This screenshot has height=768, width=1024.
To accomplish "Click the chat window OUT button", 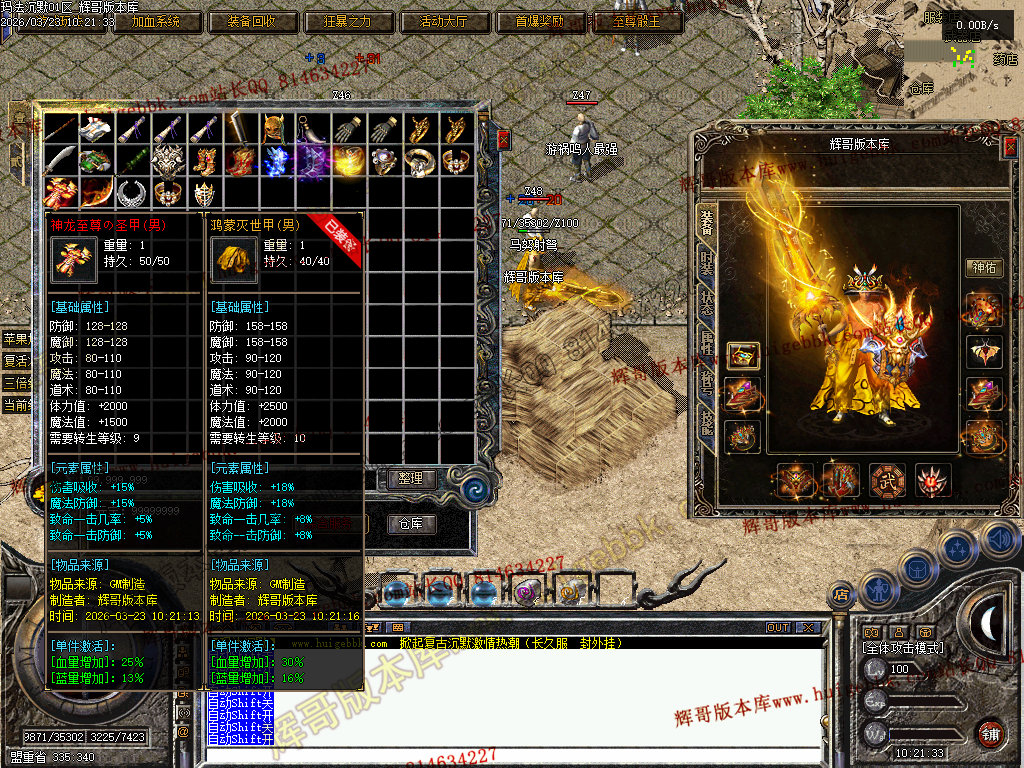I will 778,628.
